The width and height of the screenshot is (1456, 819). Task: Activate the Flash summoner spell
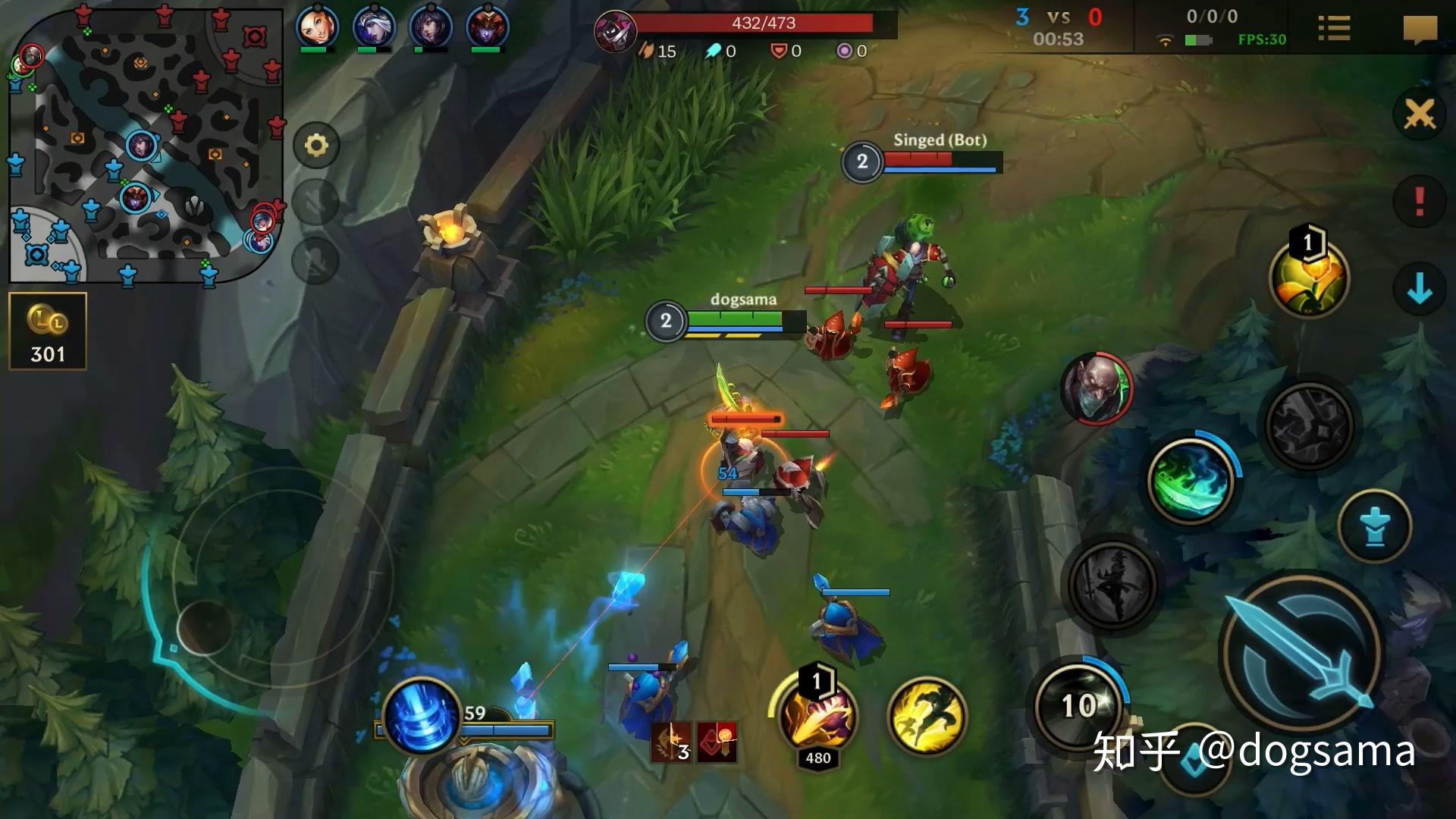927,717
